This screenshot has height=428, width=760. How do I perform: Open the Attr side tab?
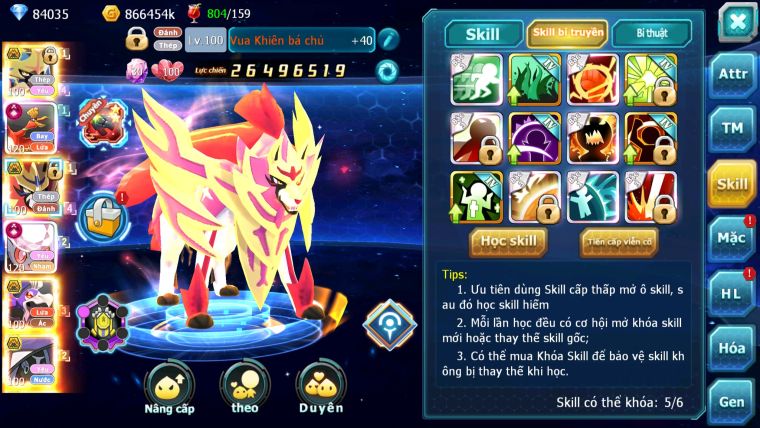[x=731, y=77]
